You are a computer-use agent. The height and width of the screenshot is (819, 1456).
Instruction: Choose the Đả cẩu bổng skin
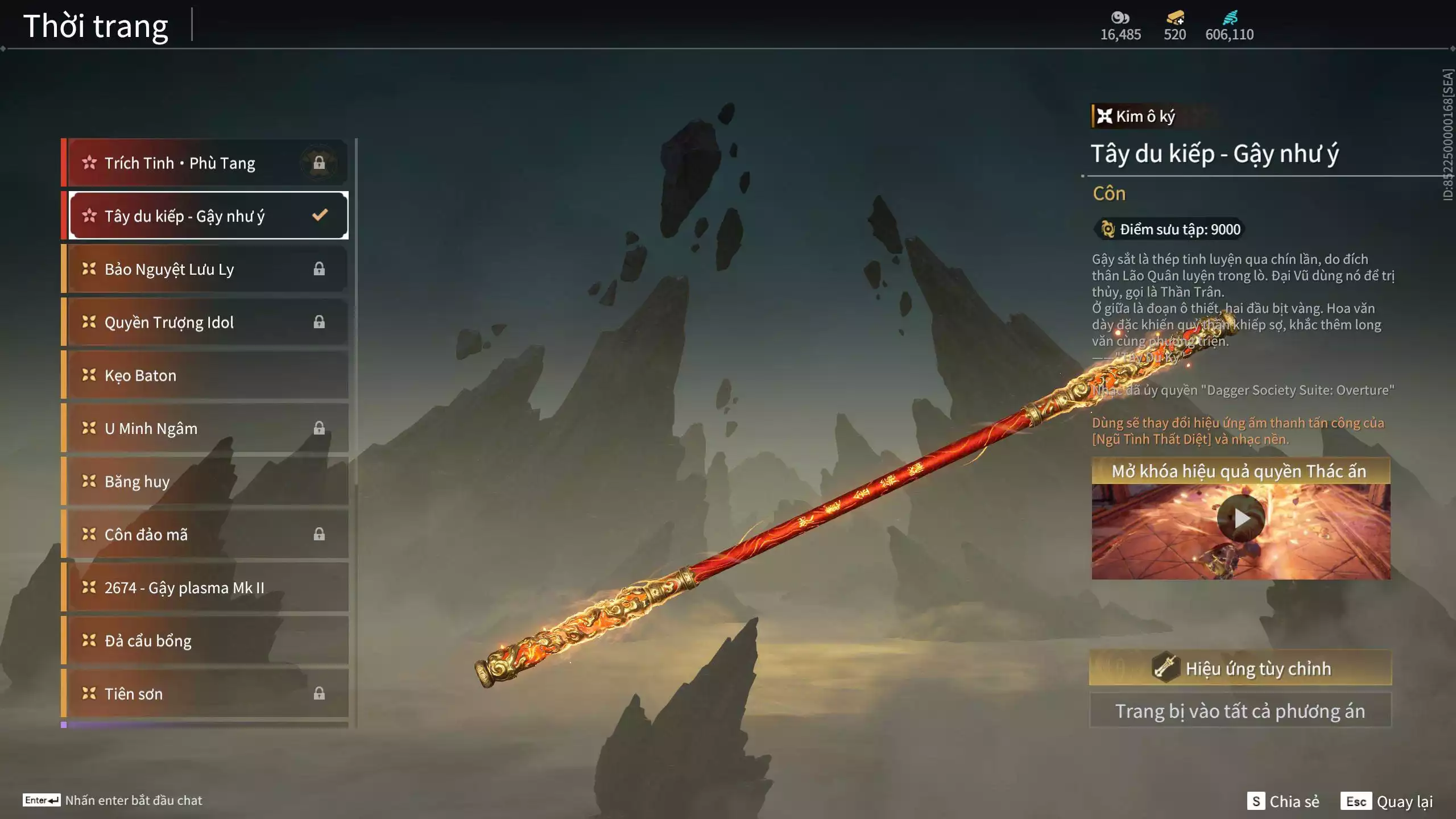206,641
